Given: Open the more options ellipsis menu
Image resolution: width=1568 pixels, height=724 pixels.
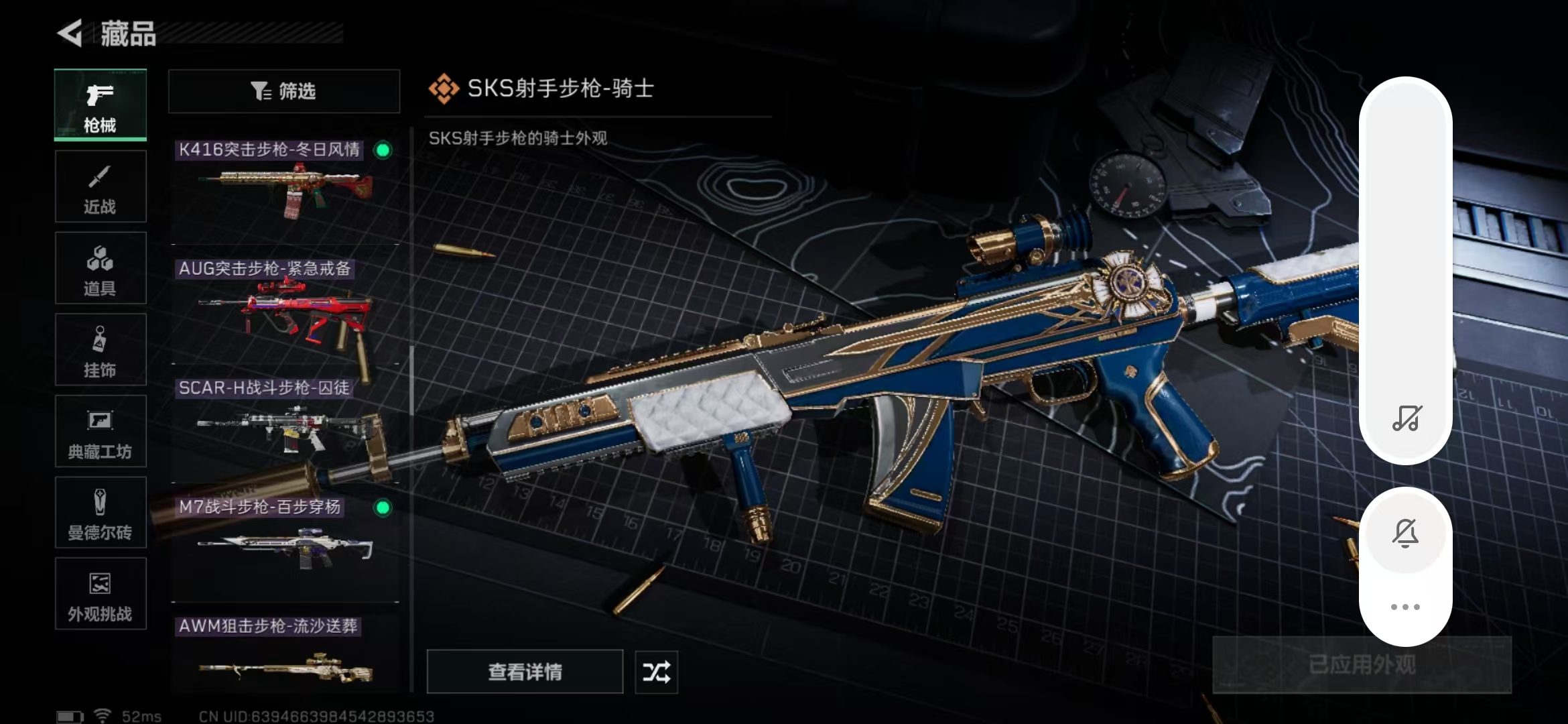Looking at the screenshot, I should point(1406,605).
